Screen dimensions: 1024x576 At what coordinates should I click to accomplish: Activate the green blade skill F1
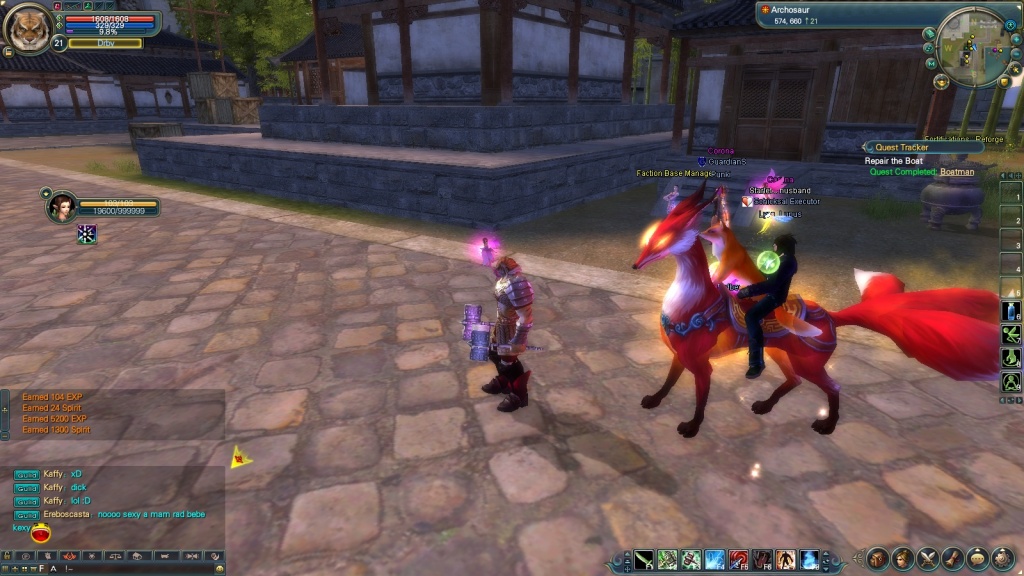(643, 560)
